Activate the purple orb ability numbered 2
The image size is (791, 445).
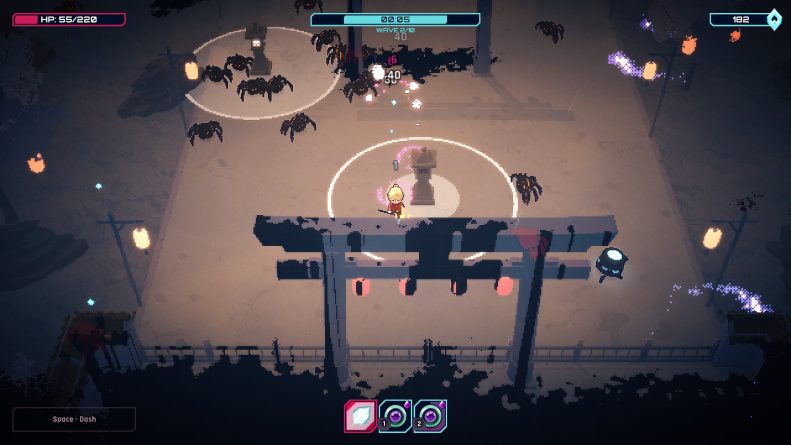click(x=431, y=416)
